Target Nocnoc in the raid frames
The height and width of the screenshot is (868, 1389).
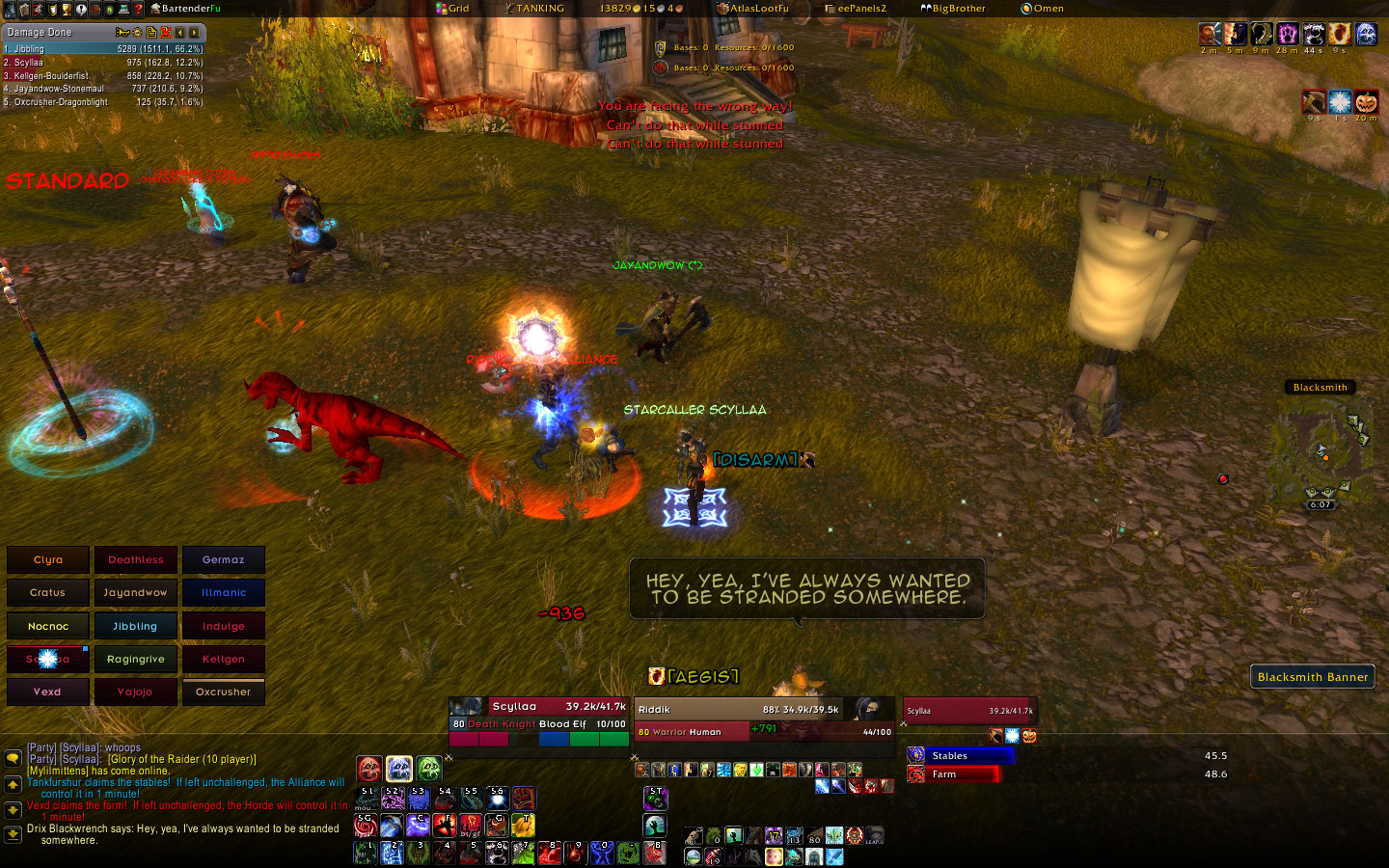[48, 627]
